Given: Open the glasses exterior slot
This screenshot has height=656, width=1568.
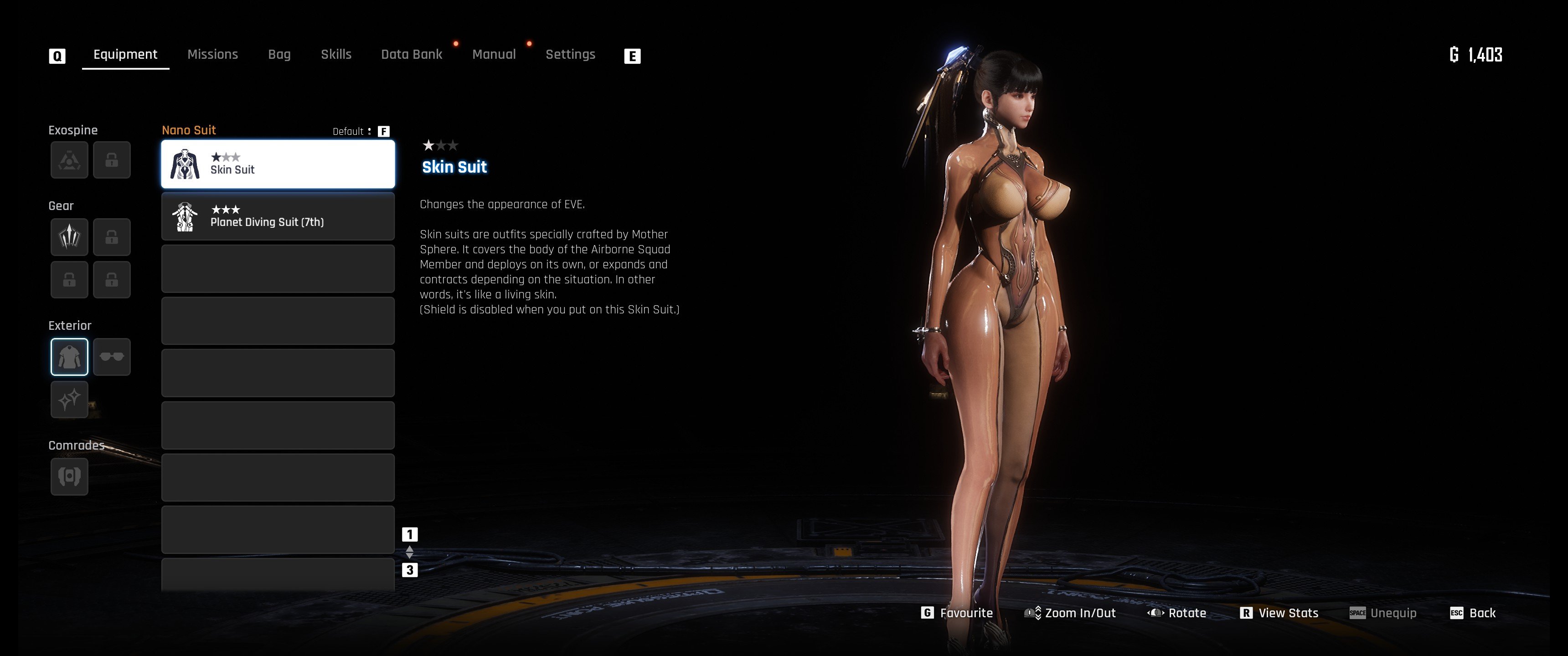Looking at the screenshot, I should tap(112, 357).
